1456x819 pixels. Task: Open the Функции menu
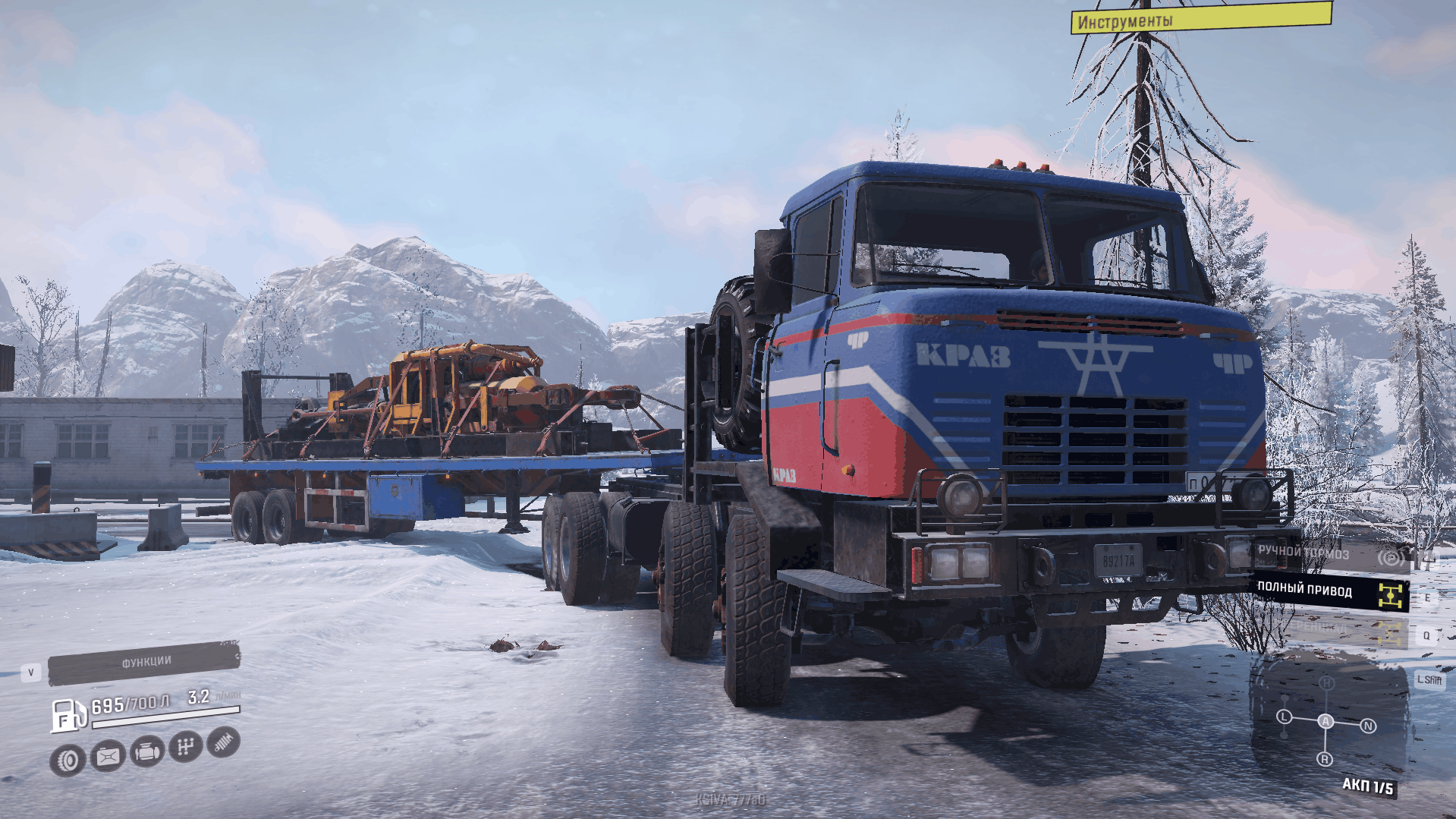click(x=144, y=663)
